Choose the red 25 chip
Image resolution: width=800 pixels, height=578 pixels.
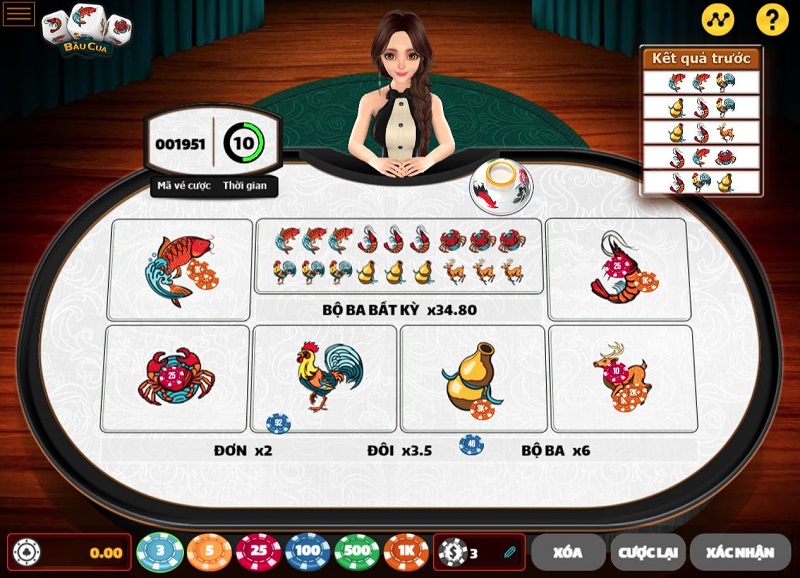click(x=258, y=552)
